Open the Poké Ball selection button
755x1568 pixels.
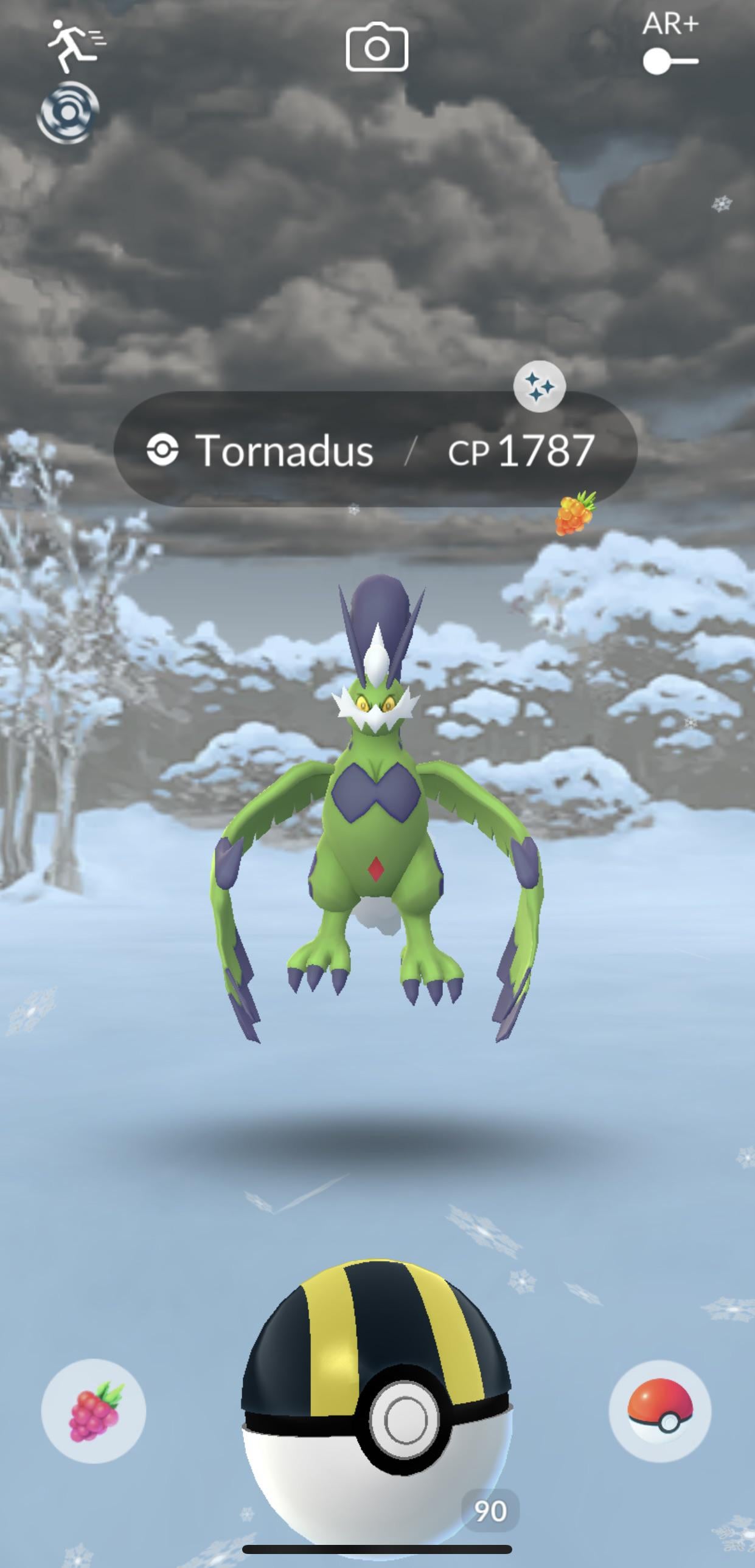coord(660,1411)
